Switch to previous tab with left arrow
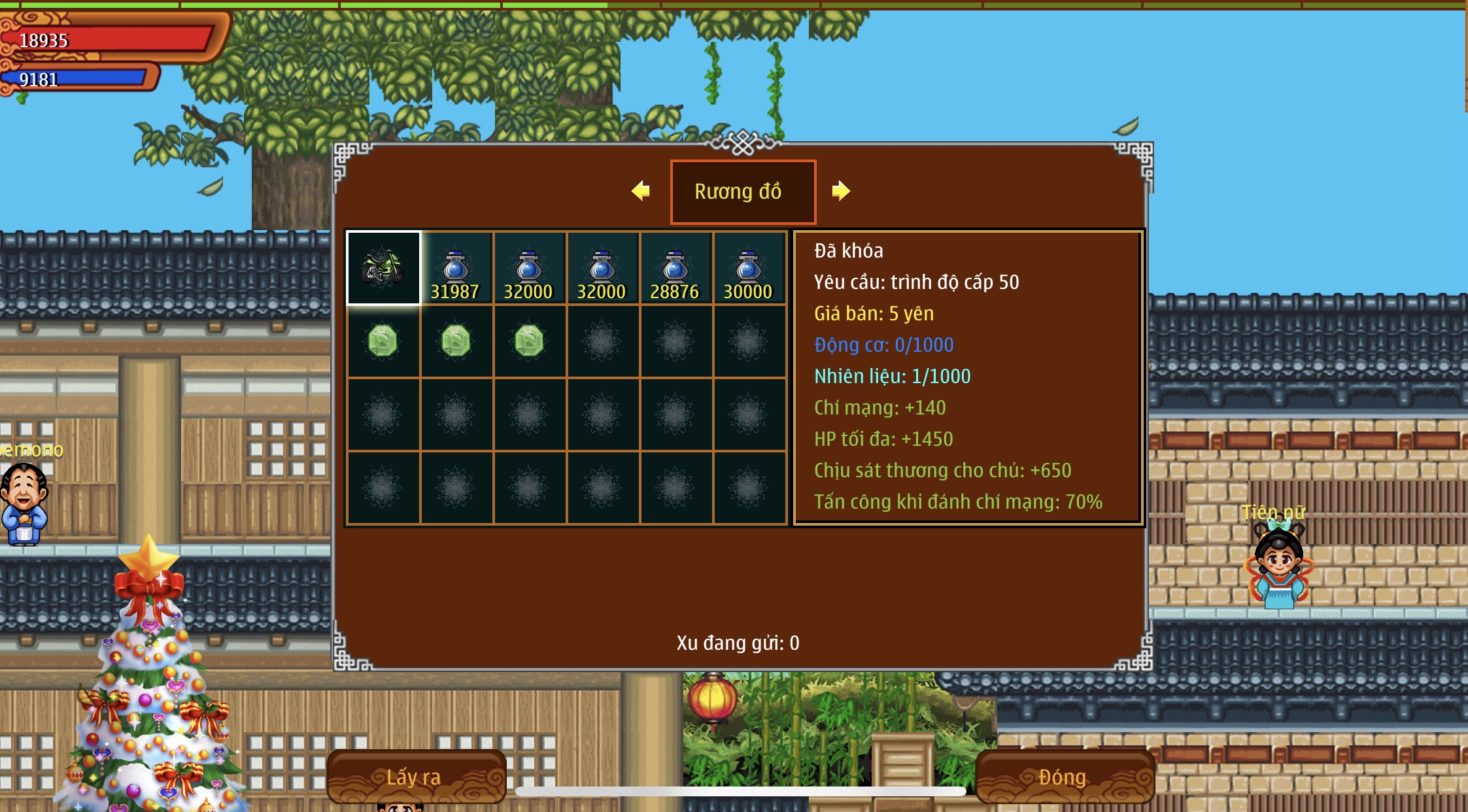Screen dimensions: 1468x812 pyautogui.click(x=641, y=191)
